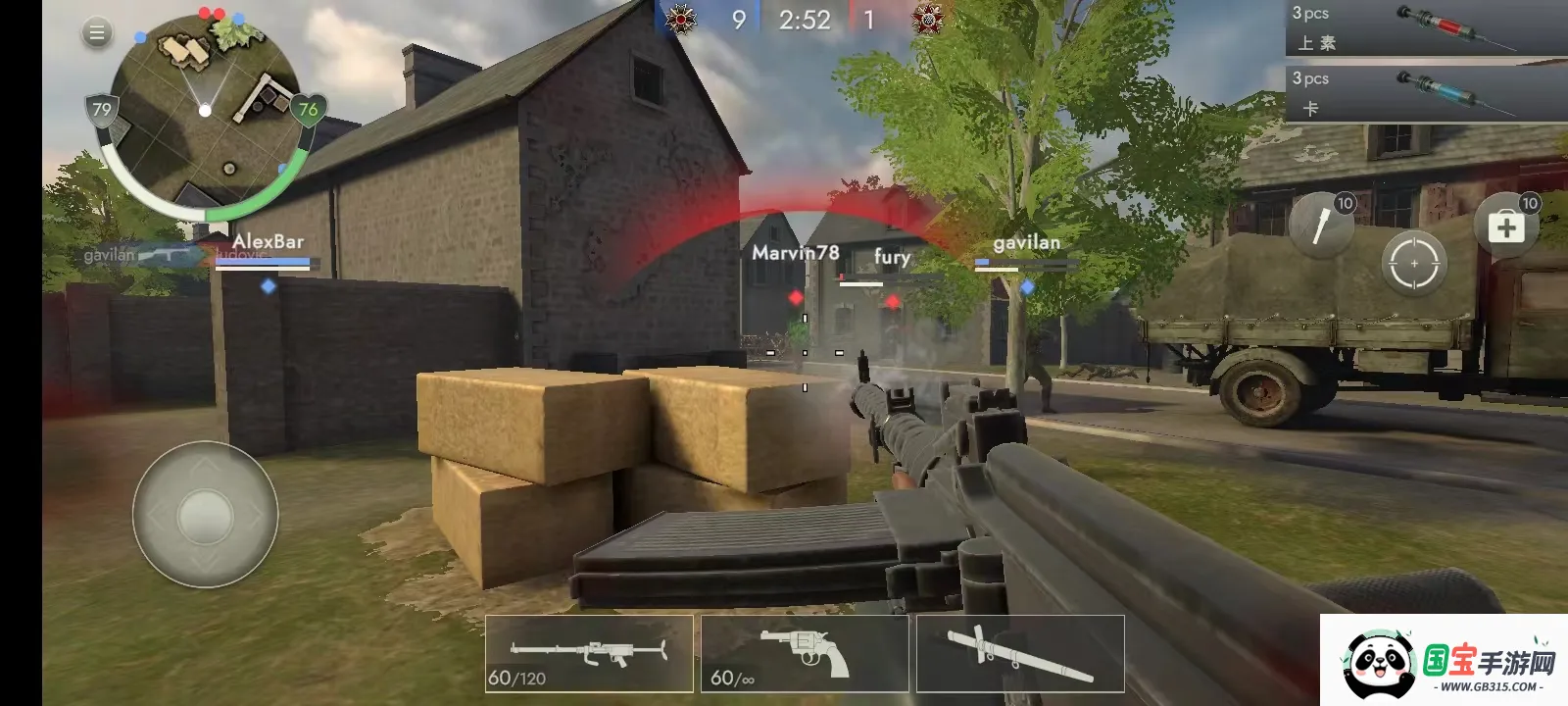Viewport: 1568px width, 706px height.
Task: Select the blue syringe item
Action: (x=1426, y=92)
